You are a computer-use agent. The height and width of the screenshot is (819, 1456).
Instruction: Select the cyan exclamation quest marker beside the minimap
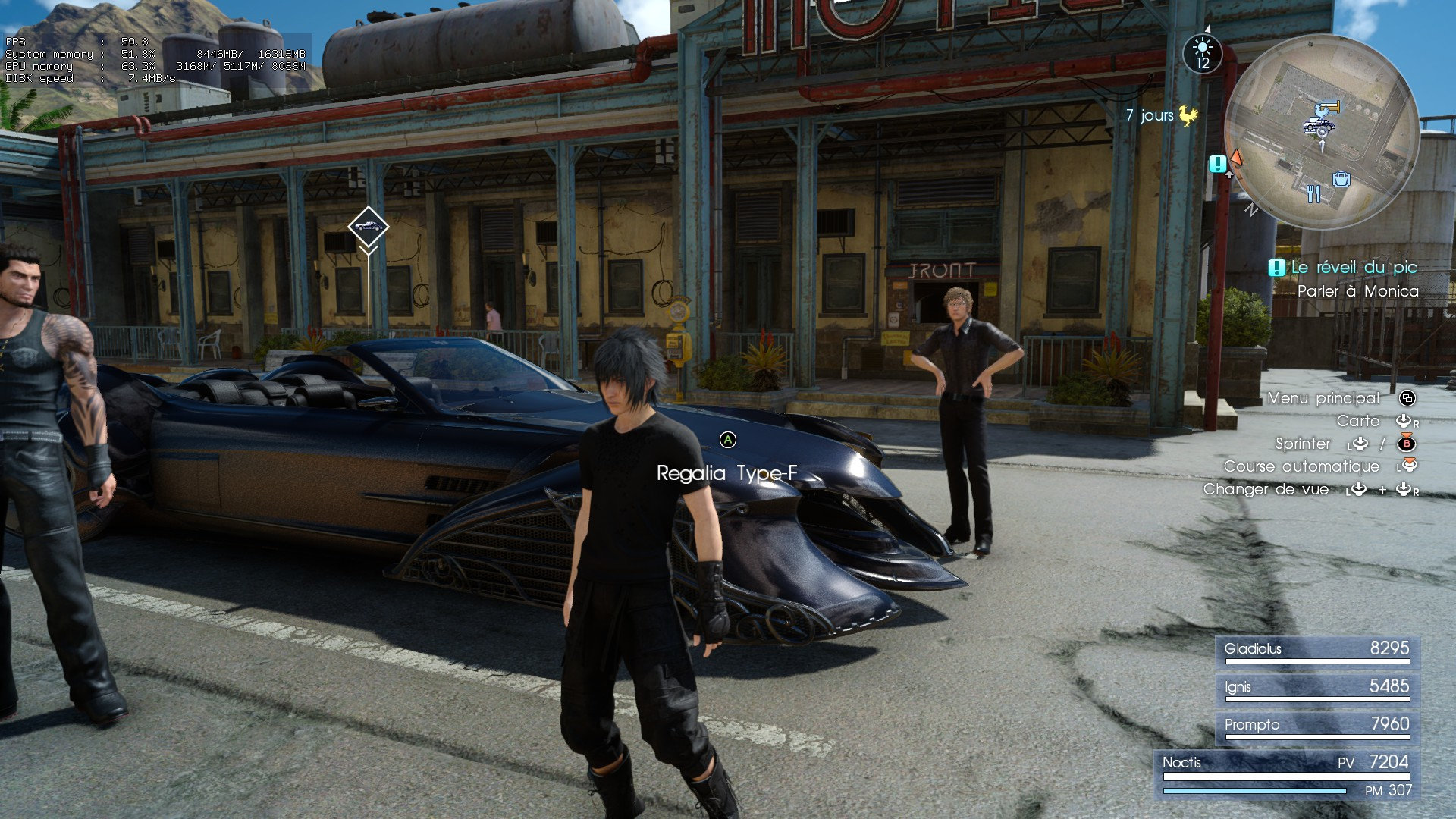tap(1218, 163)
